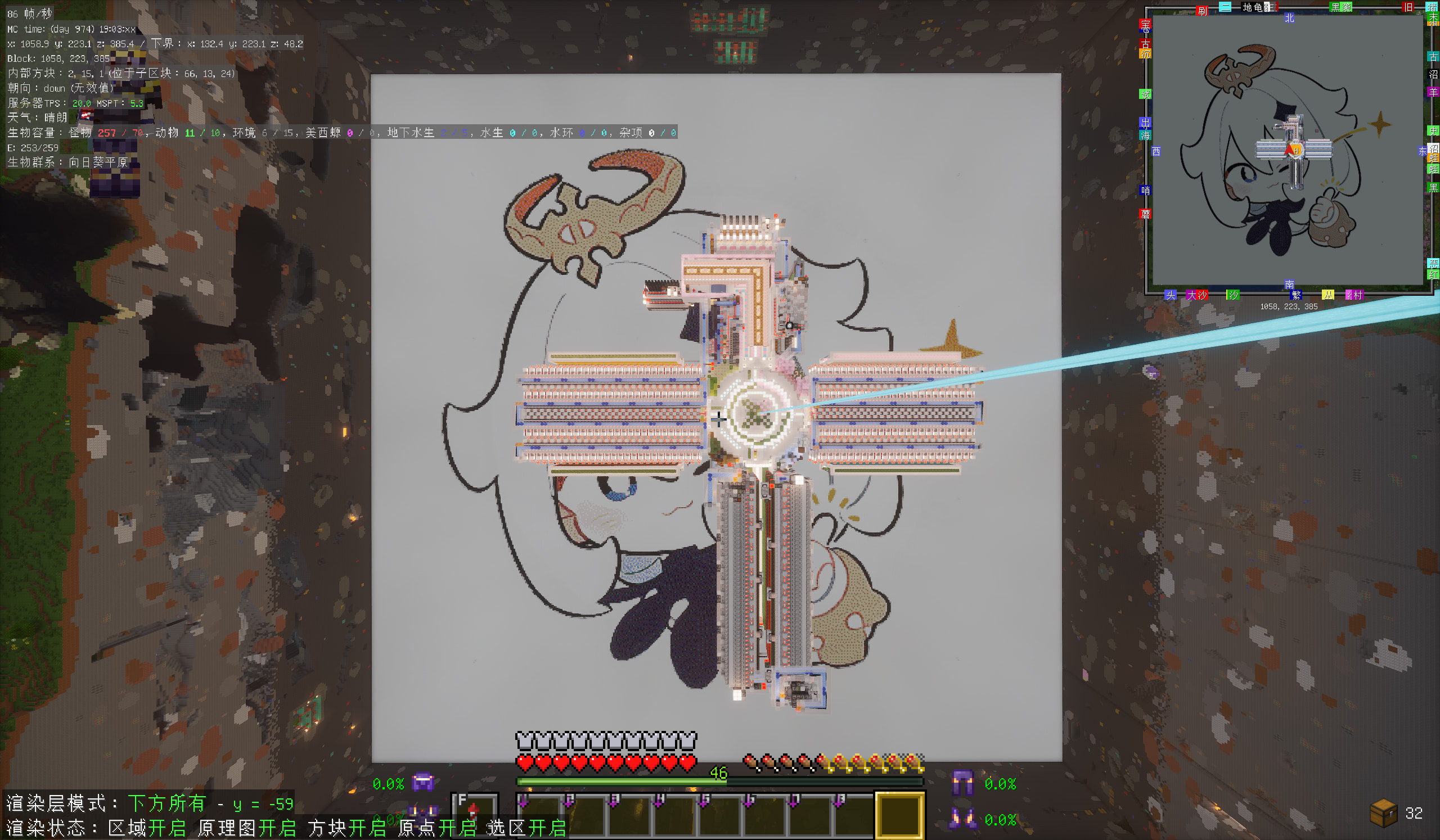Select the yellow 丛 waypoint marker
1440x840 pixels.
pyautogui.click(x=1327, y=295)
